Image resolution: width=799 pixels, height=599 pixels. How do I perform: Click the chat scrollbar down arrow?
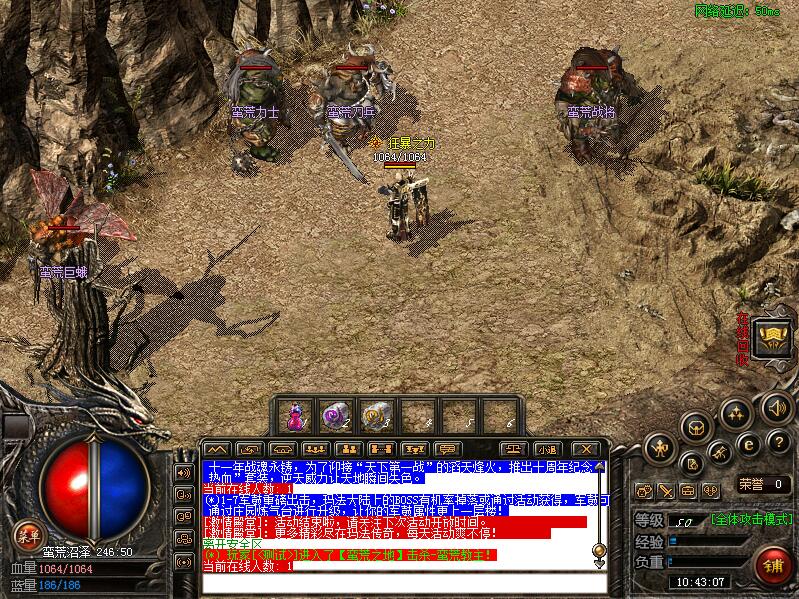600,561
